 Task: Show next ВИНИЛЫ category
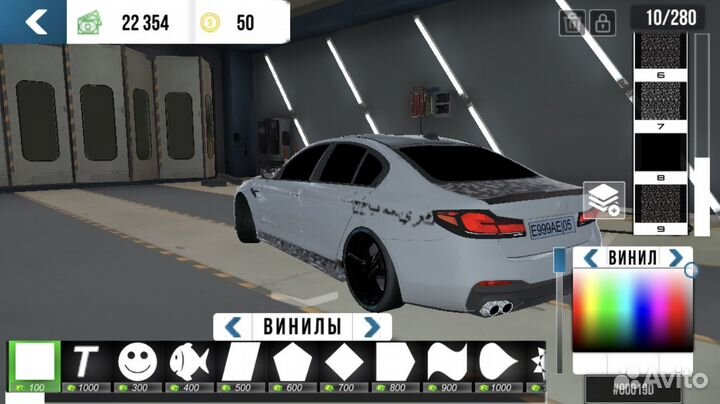[372, 326]
